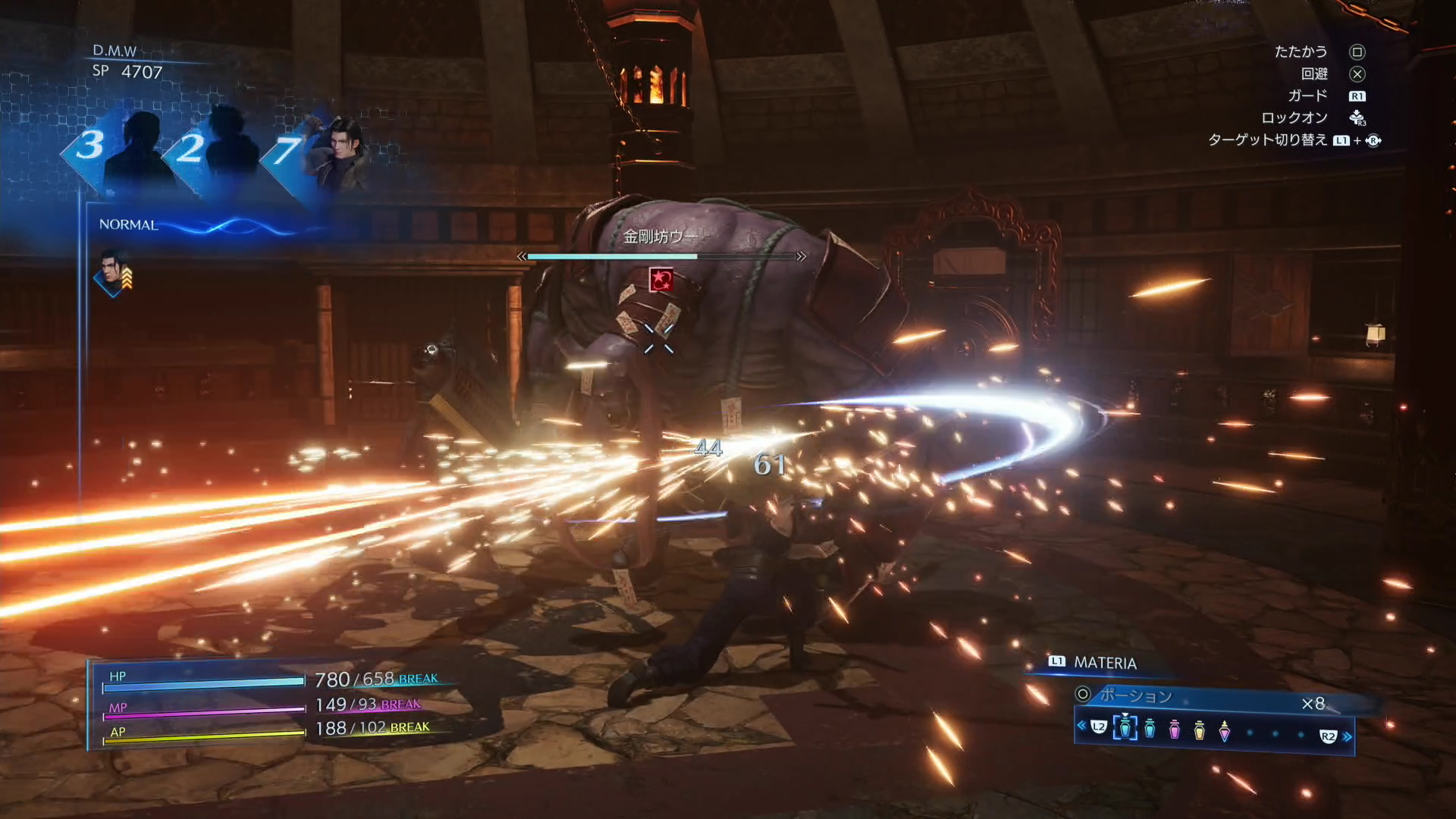Click the left double-chevron of the item bar
Viewport: 1456px width, 819px height.
(x=1081, y=726)
